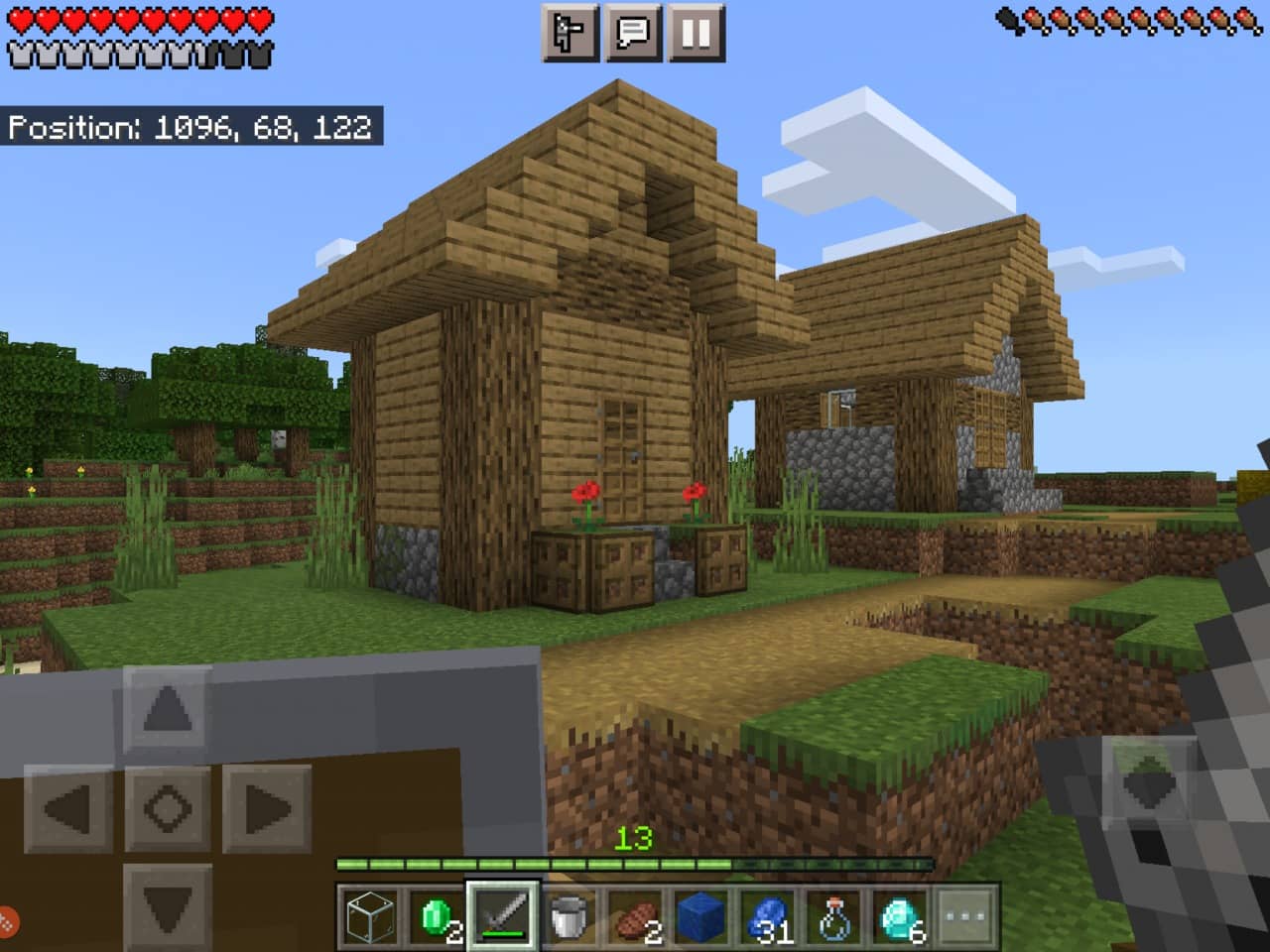Tap the move forward arrow
1270x952 pixels.
167,709
